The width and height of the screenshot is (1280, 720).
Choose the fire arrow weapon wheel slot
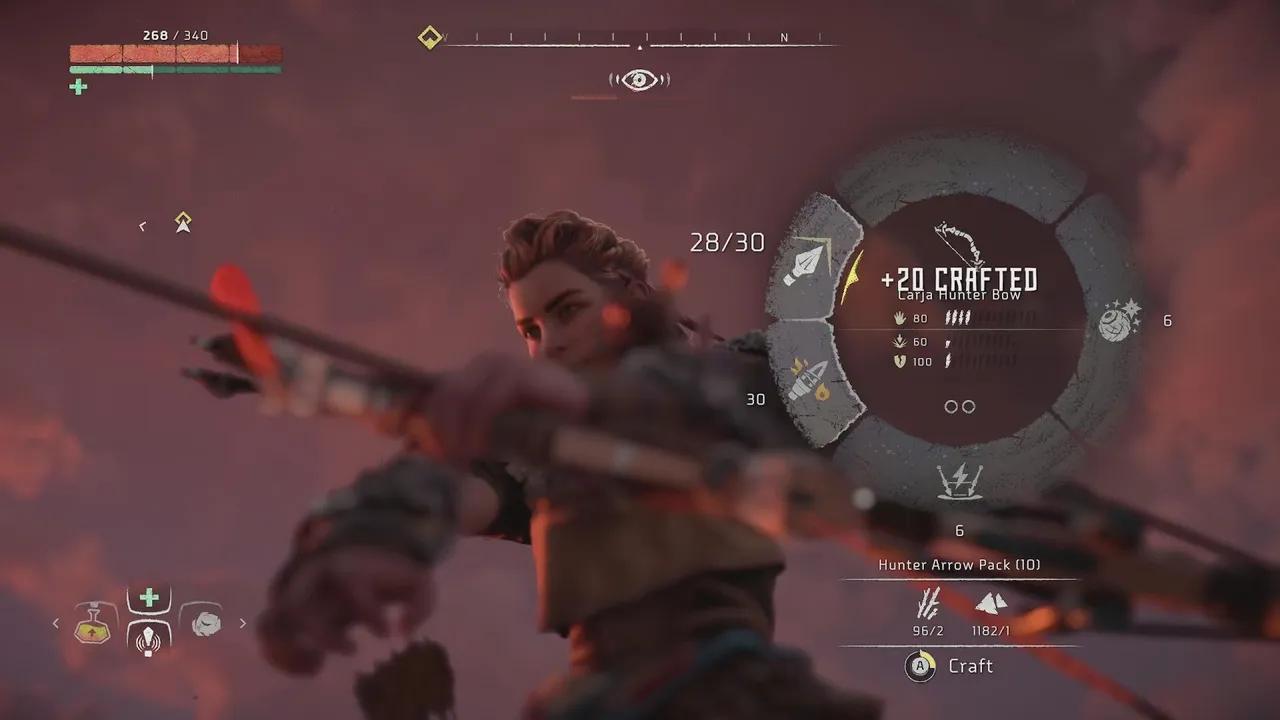809,381
